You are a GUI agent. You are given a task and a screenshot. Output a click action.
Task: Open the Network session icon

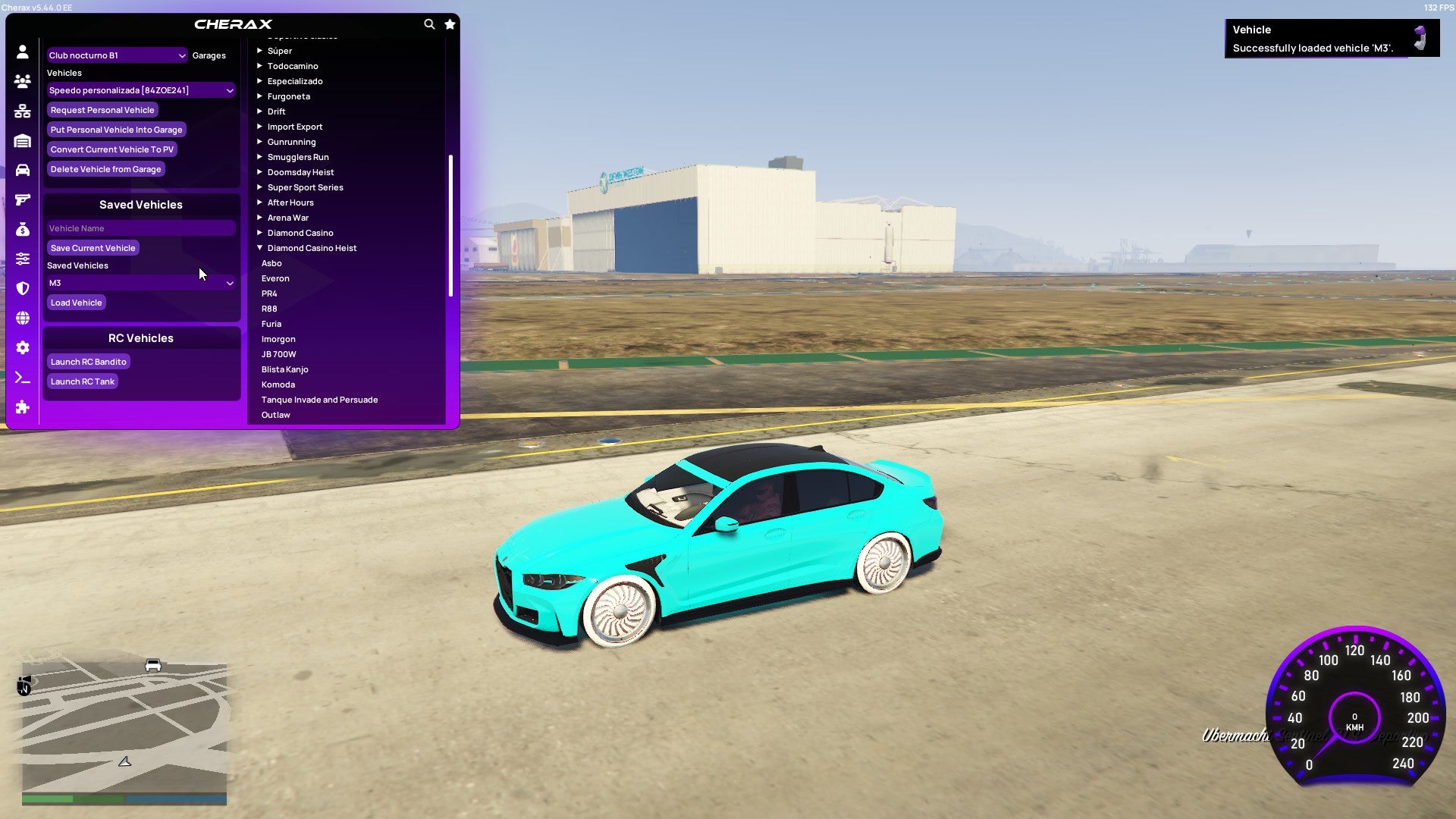pos(22,111)
